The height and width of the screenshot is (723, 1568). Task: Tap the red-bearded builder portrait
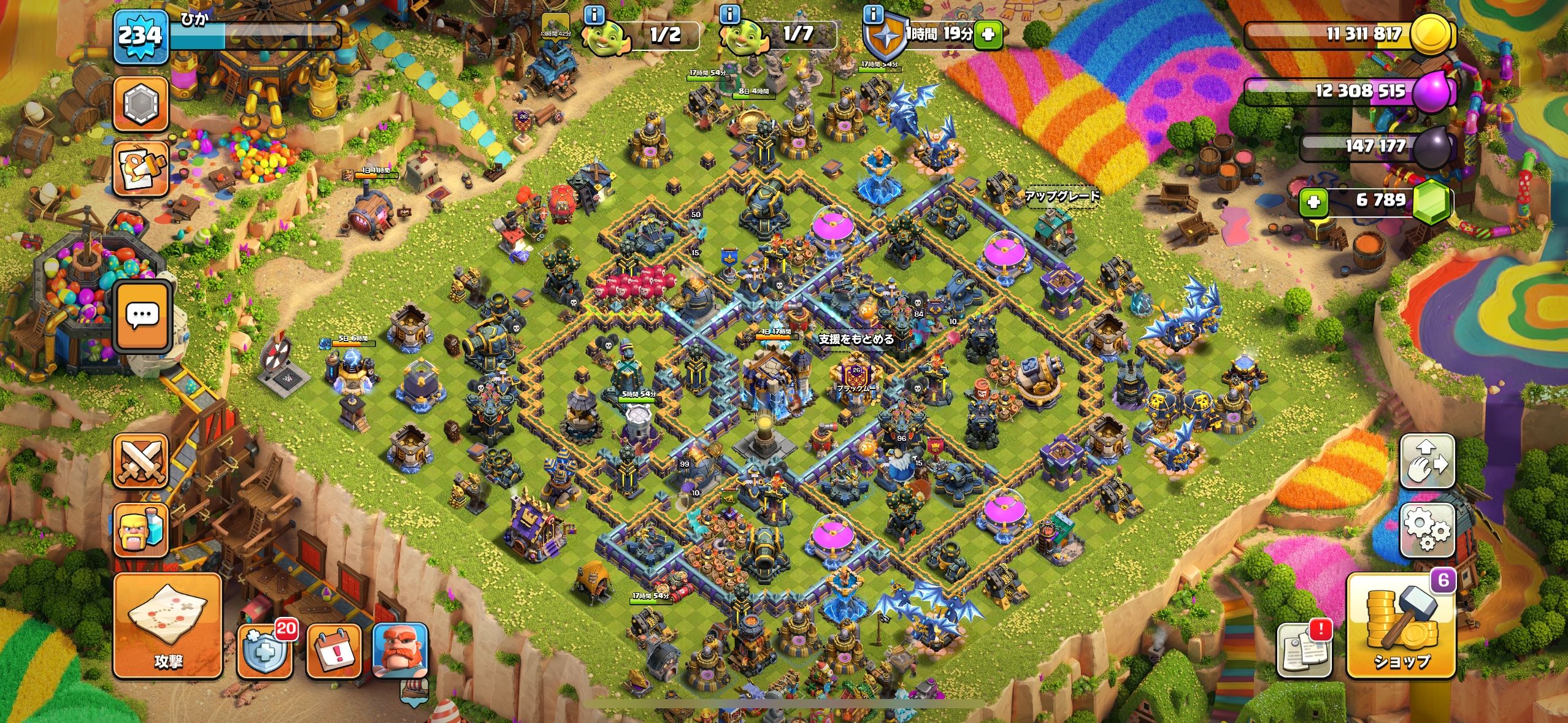[401, 651]
